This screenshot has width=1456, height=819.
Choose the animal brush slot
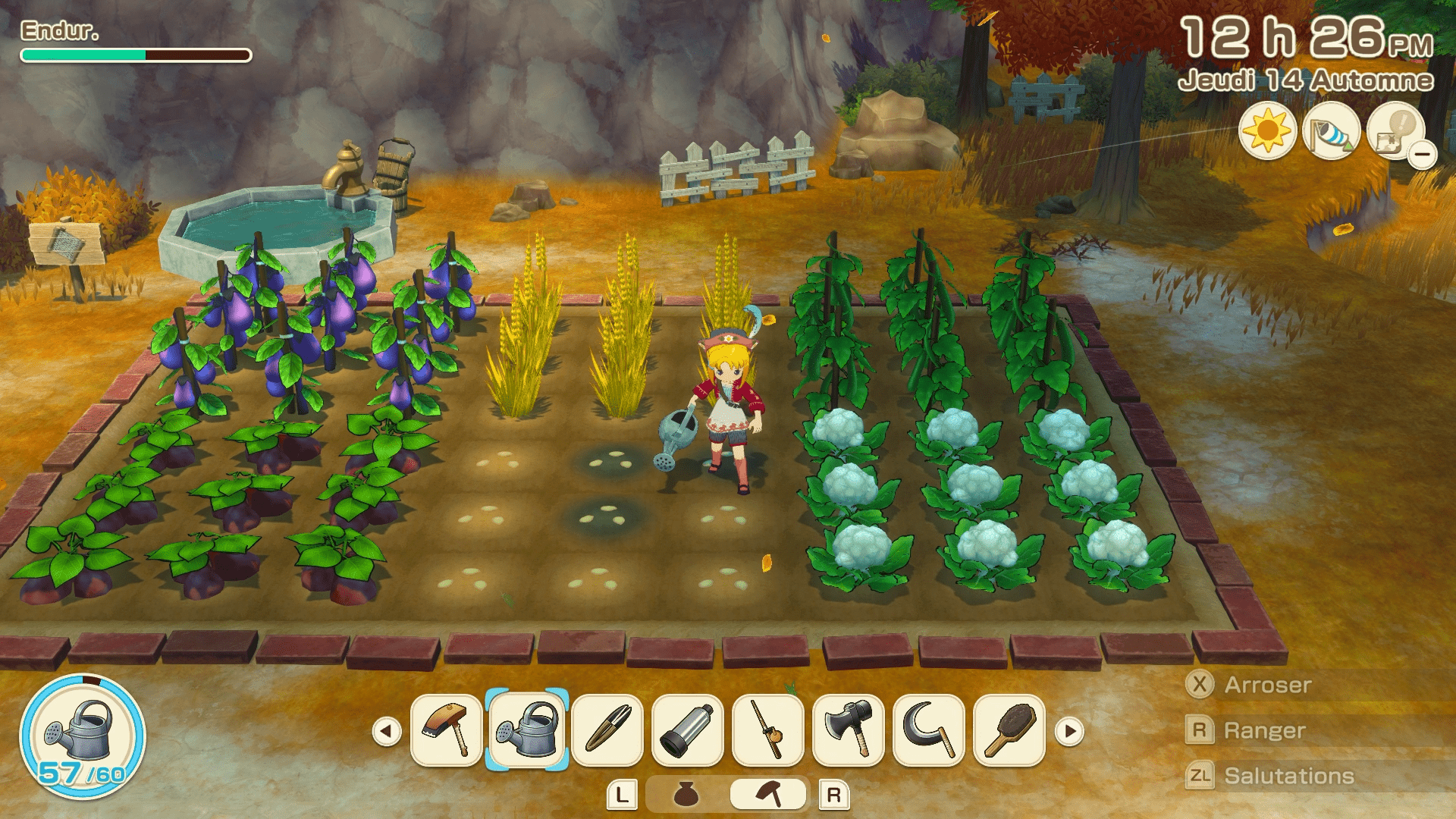1009,730
